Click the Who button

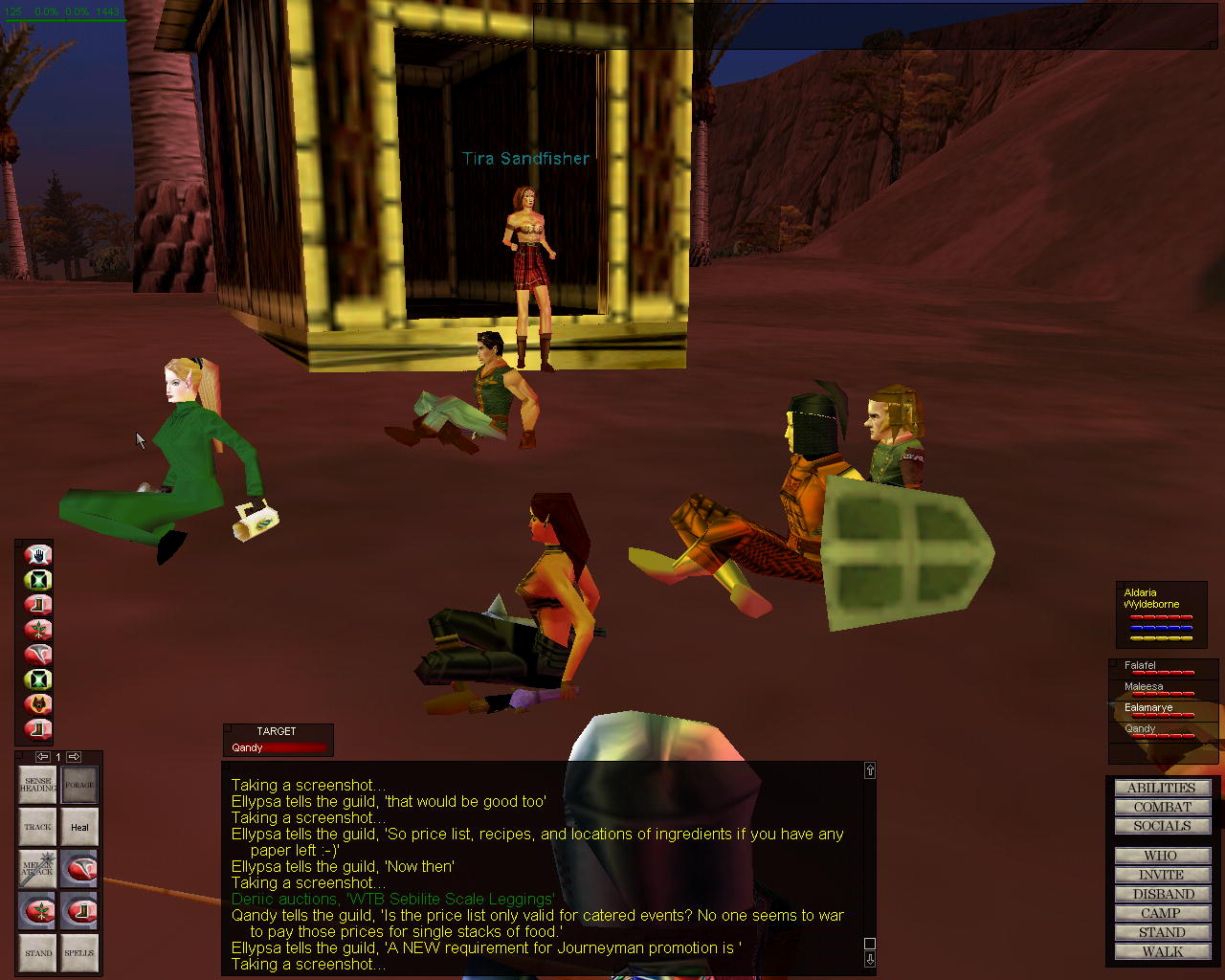coord(1162,856)
